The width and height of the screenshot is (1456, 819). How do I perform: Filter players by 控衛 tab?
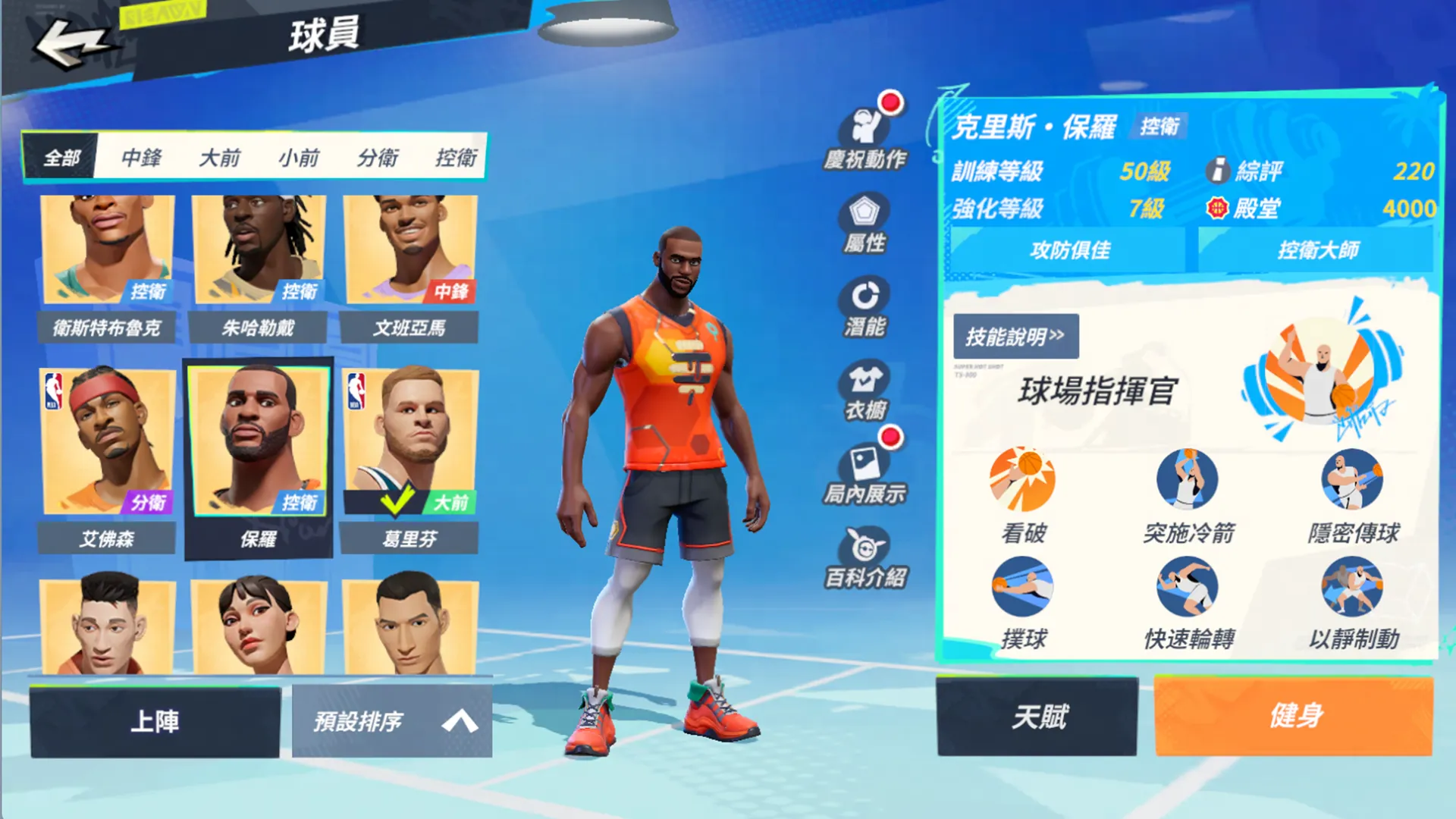pyautogui.click(x=456, y=157)
